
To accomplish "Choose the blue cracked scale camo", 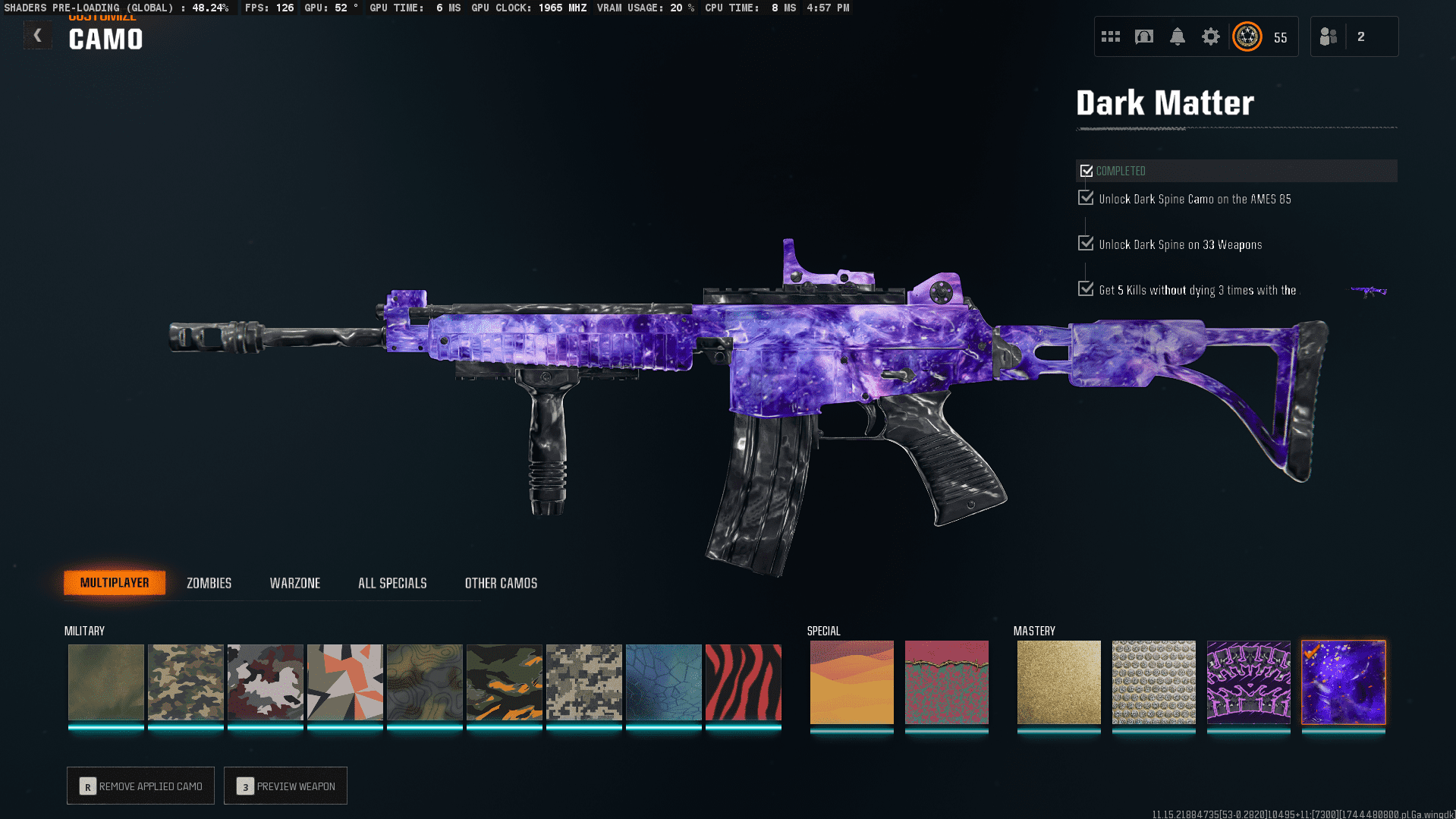I will pyautogui.click(x=663, y=682).
